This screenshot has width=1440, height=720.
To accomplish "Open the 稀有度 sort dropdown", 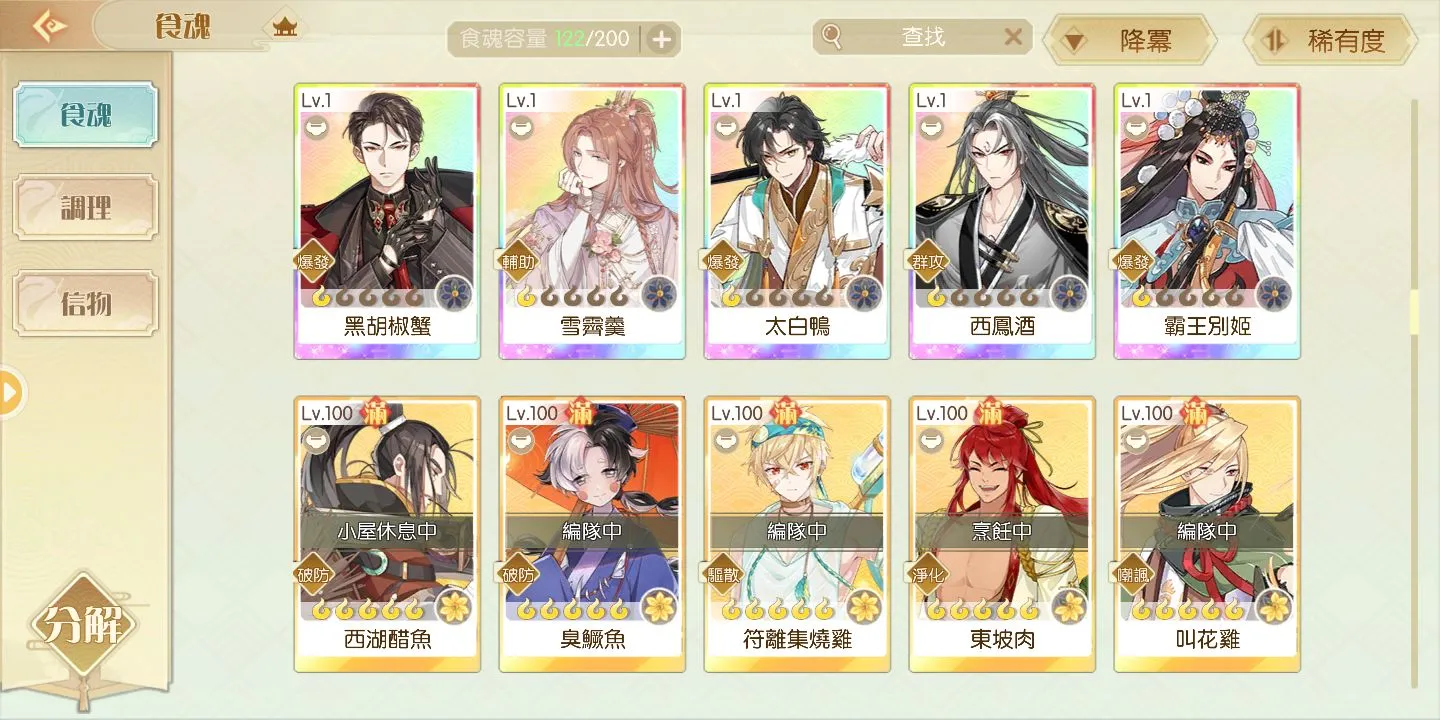I will point(1330,41).
